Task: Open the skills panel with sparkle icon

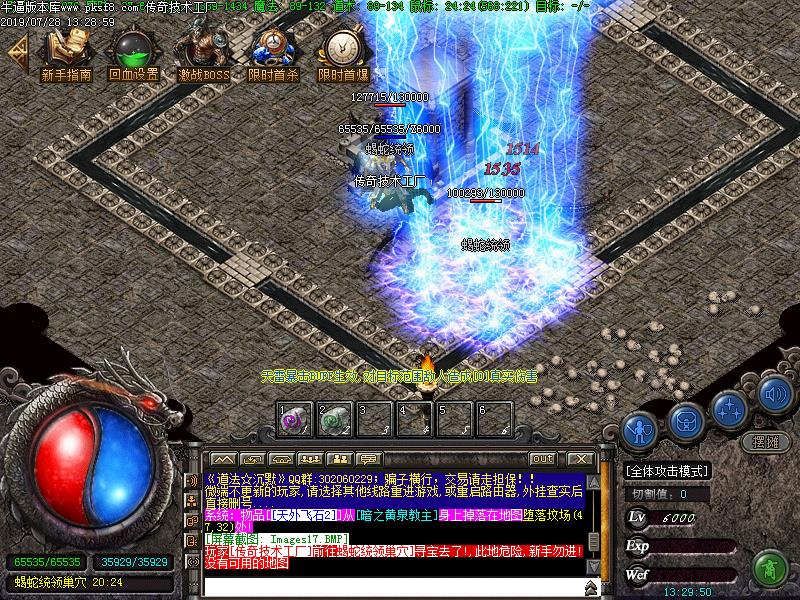Action: tap(730, 408)
